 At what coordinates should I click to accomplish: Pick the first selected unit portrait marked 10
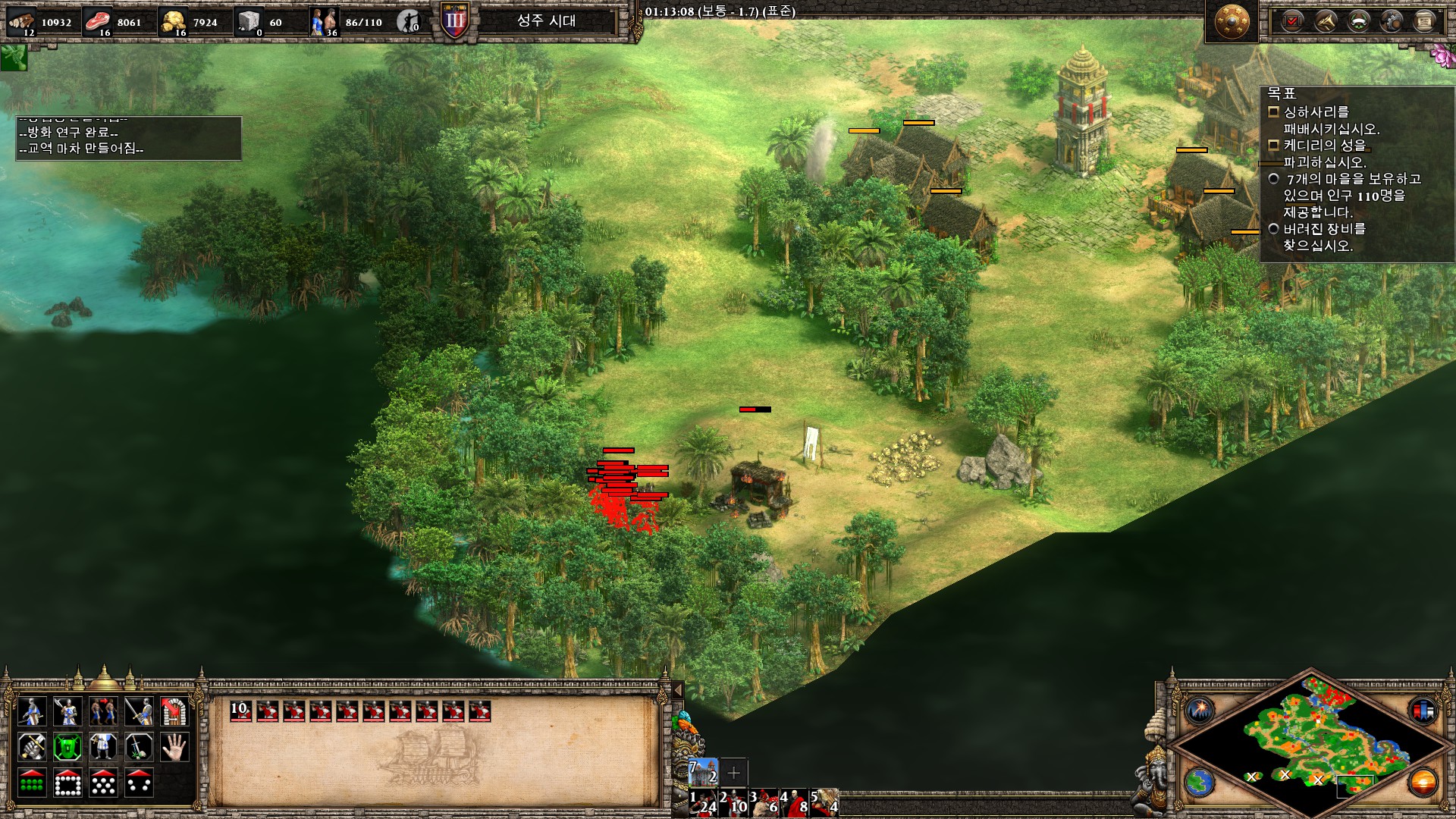click(240, 711)
